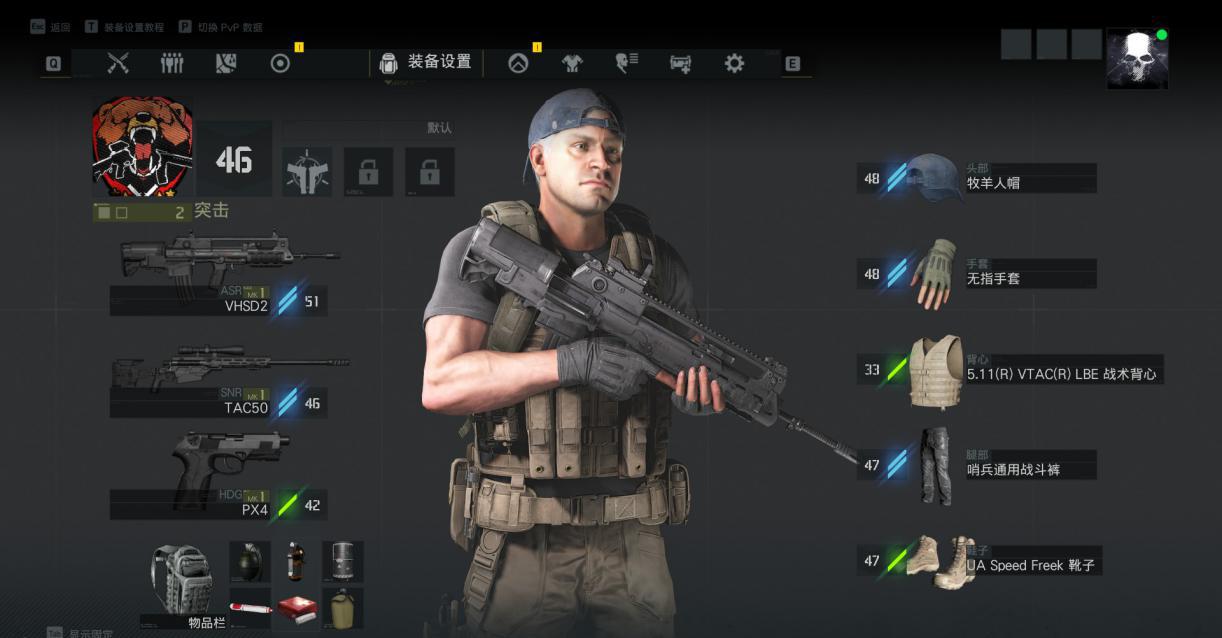This screenshot has height=638, width=1222.
Task: Pick the syringe item slot
Action: 250,607
